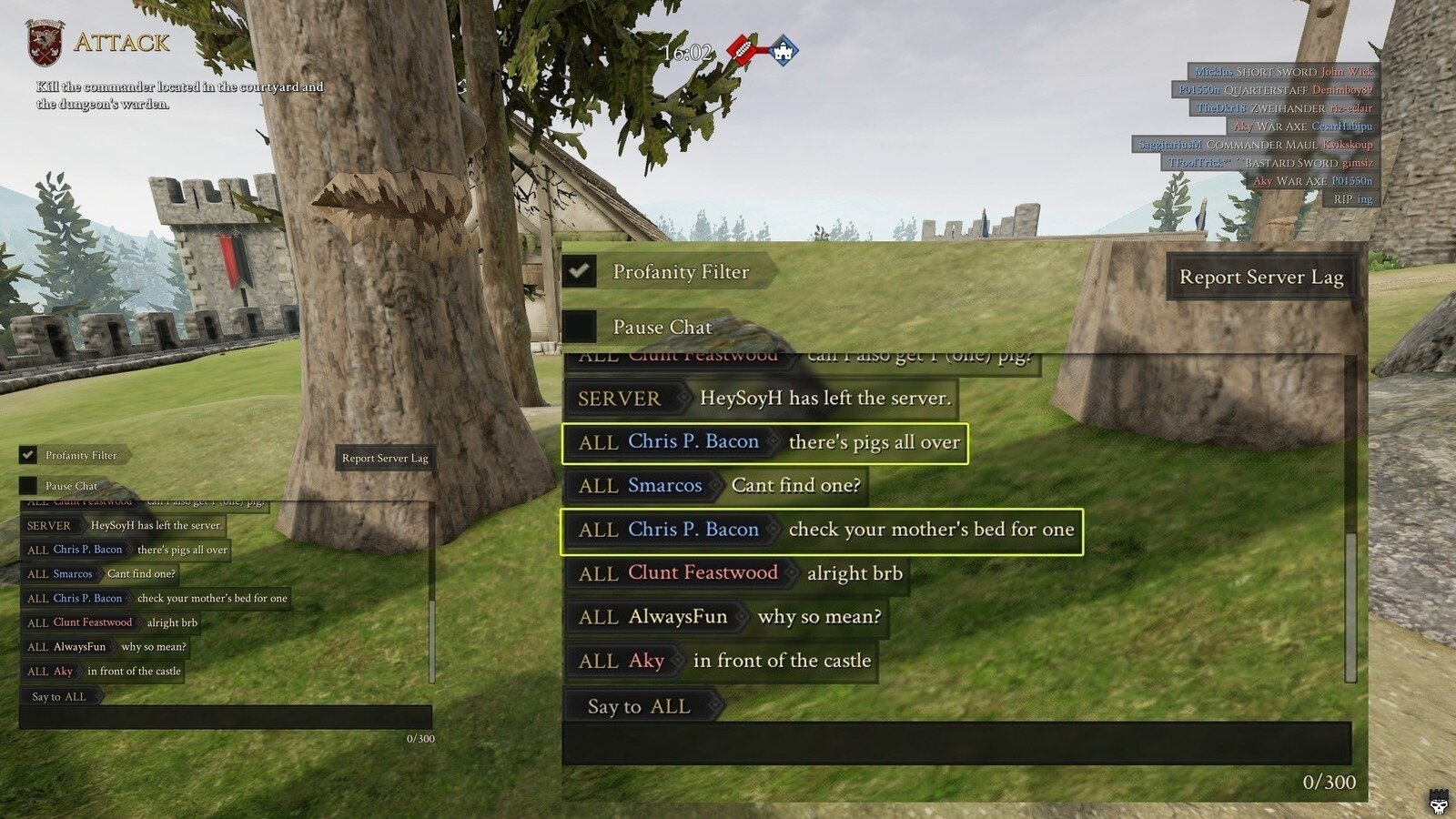
Task: Select the blue castle objective icon
Action: (783, 52)
